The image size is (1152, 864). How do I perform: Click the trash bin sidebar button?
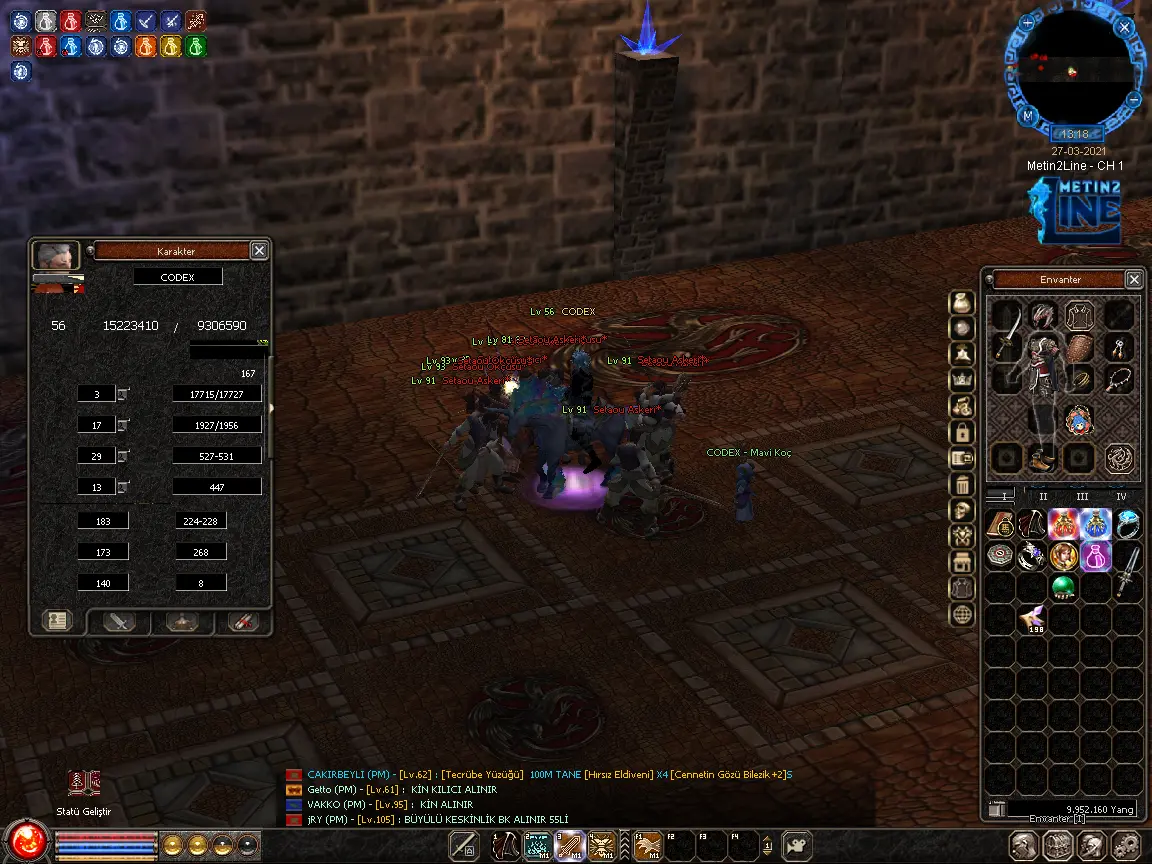[x=961, y=485]
